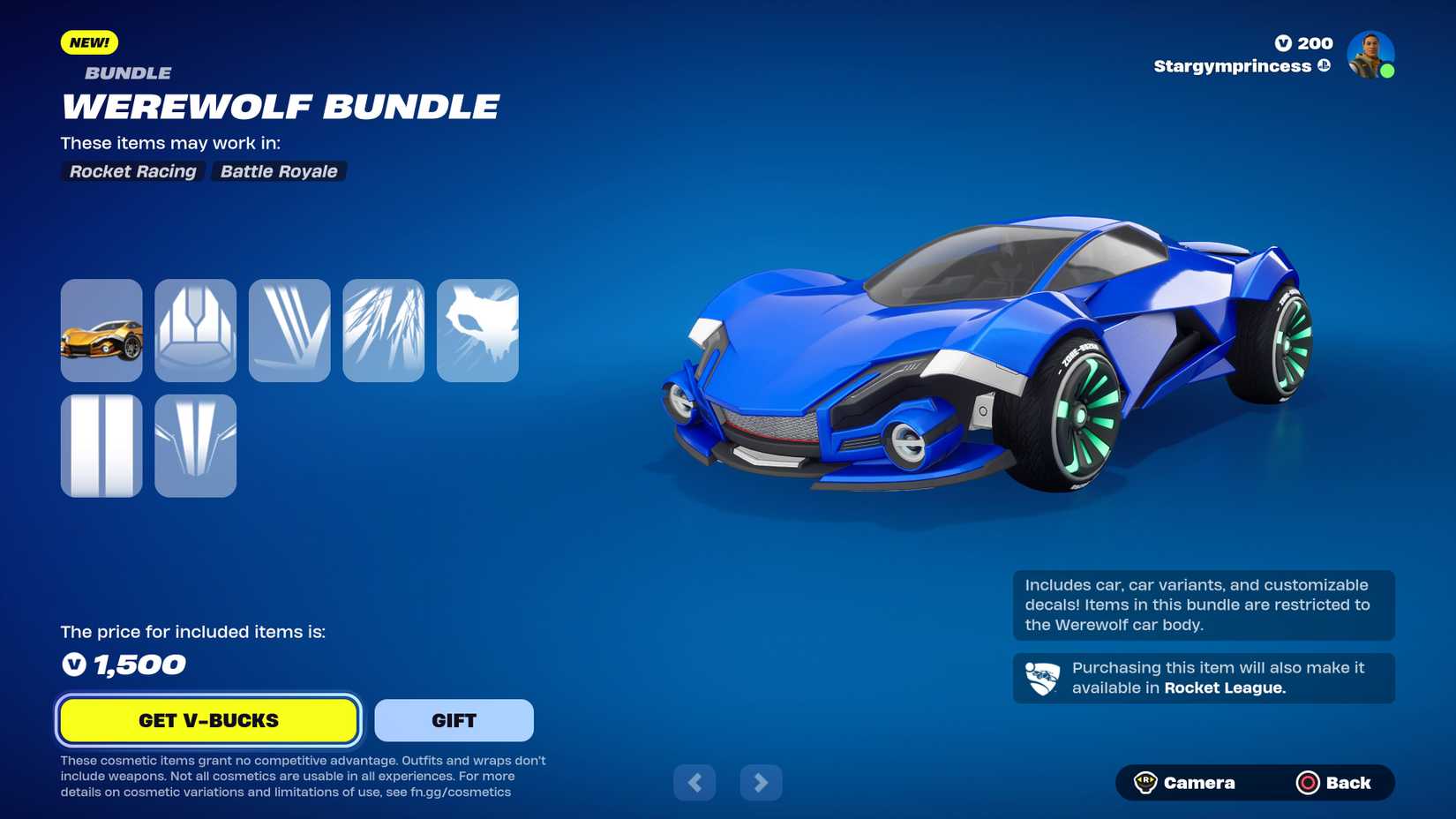Screen dimensions: 1456x819
Task: Select the triple claw-slash decal icon
Action: click(289, 330)
